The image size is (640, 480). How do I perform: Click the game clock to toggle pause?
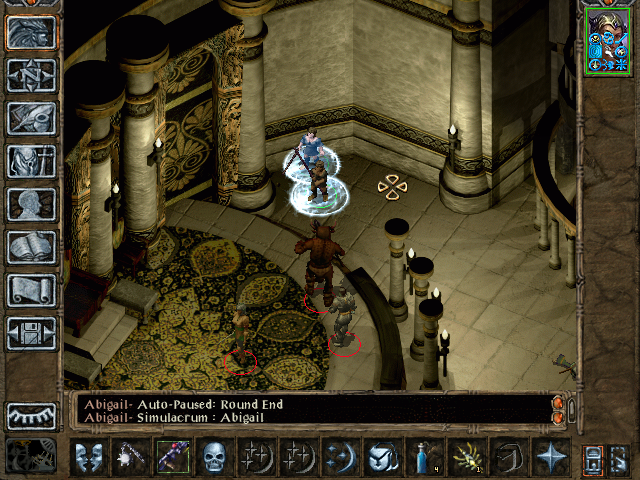[x=30, y=456]
